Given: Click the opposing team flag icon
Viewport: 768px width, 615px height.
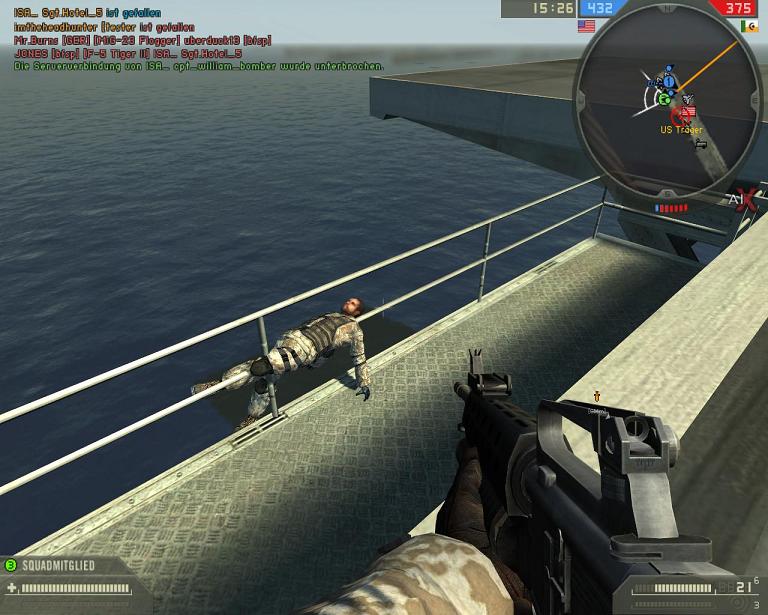Looking at the screenshot, I should click(750, 26).
